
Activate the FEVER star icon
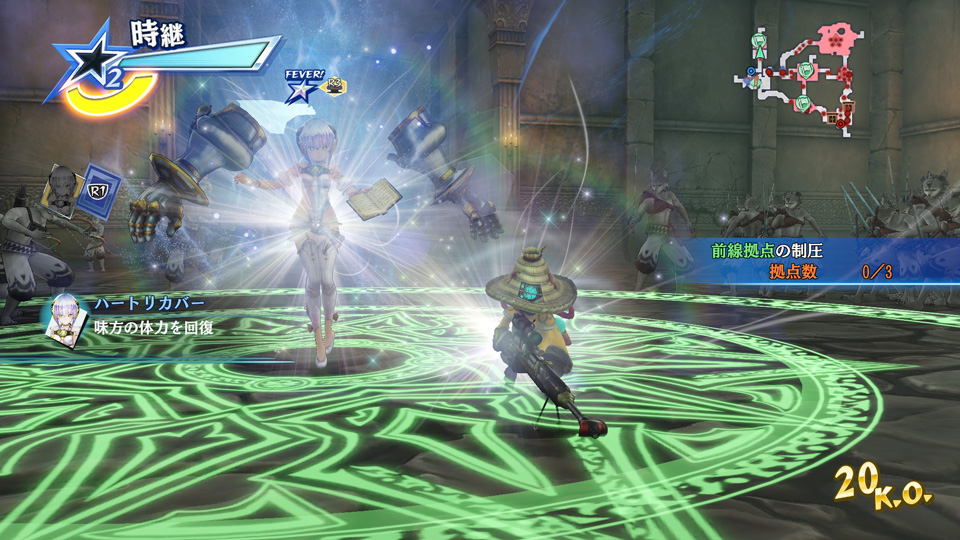point(299,90)
